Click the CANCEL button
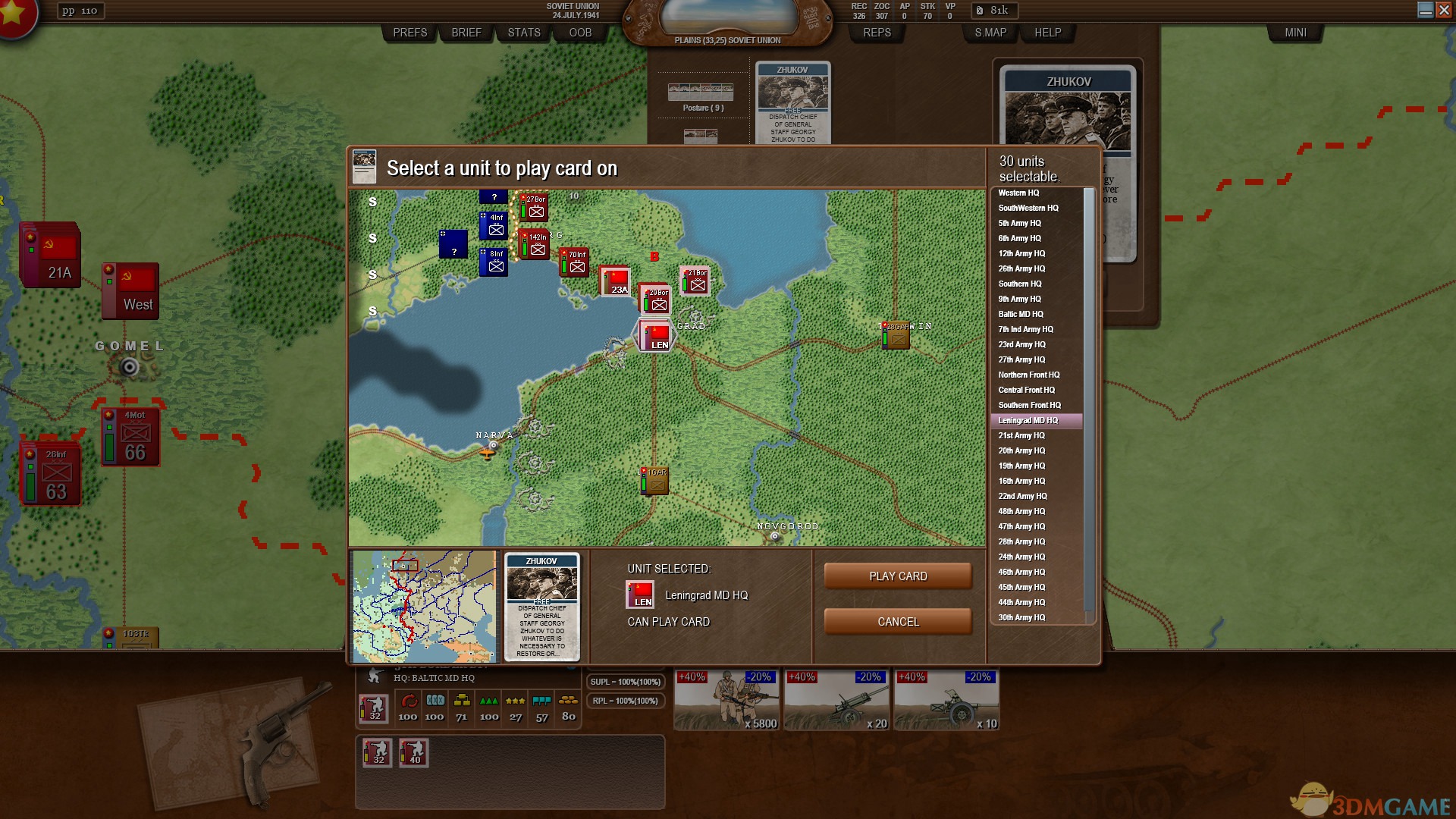 click(898, 621)
